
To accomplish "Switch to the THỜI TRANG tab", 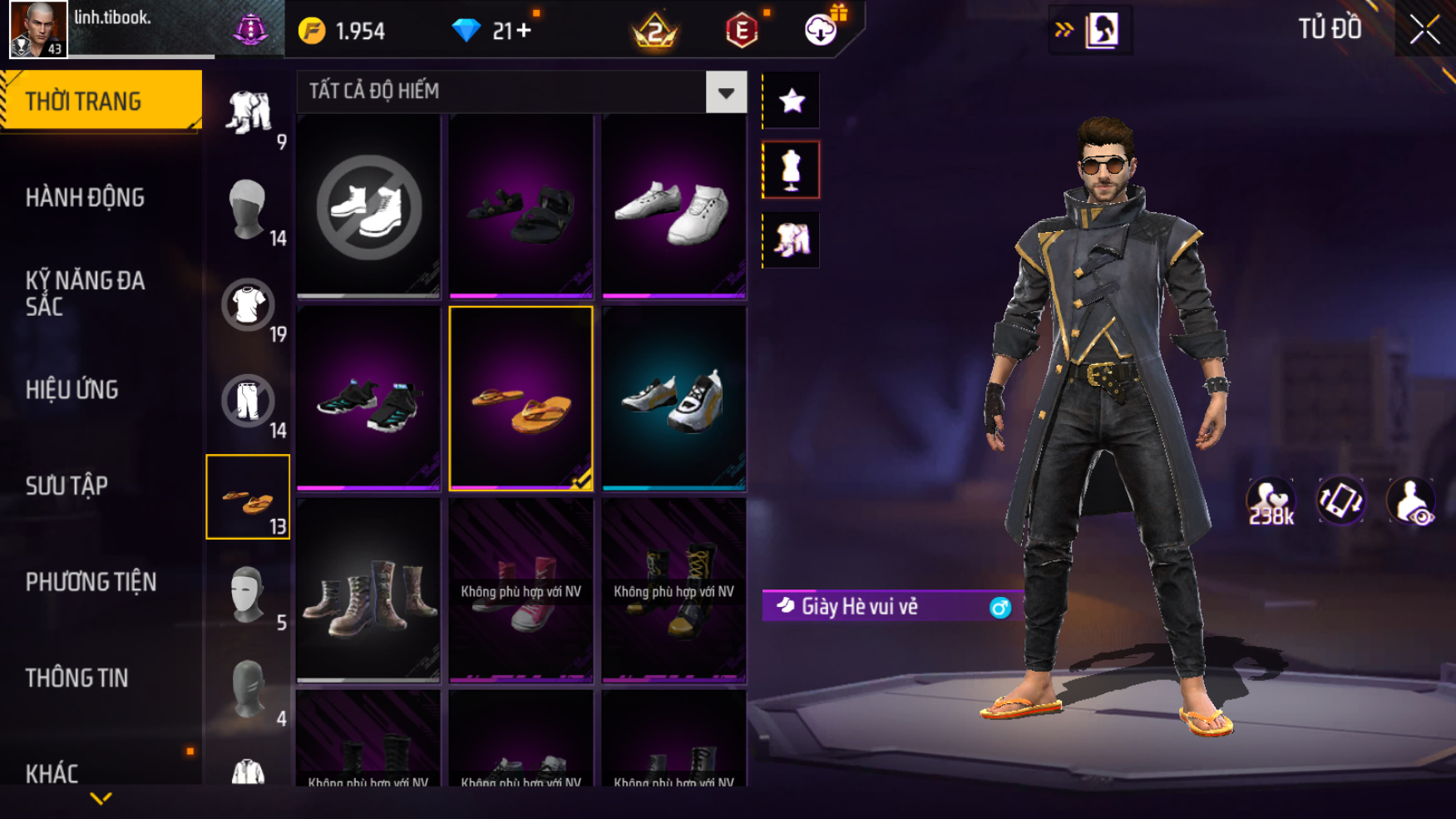I will click(100, 101).
